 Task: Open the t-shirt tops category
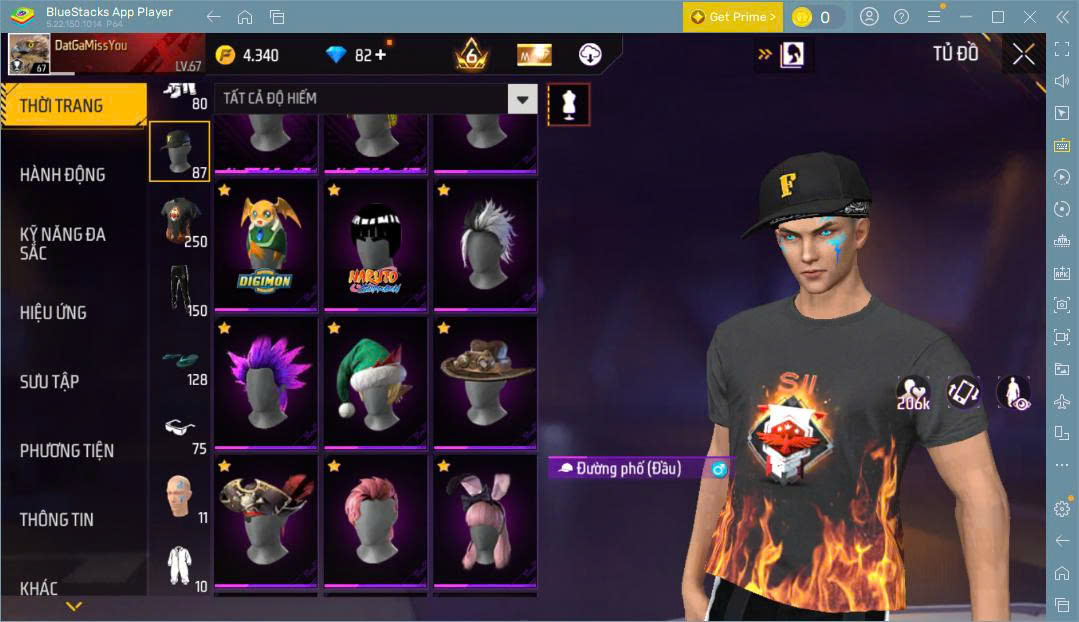(180, 220)
